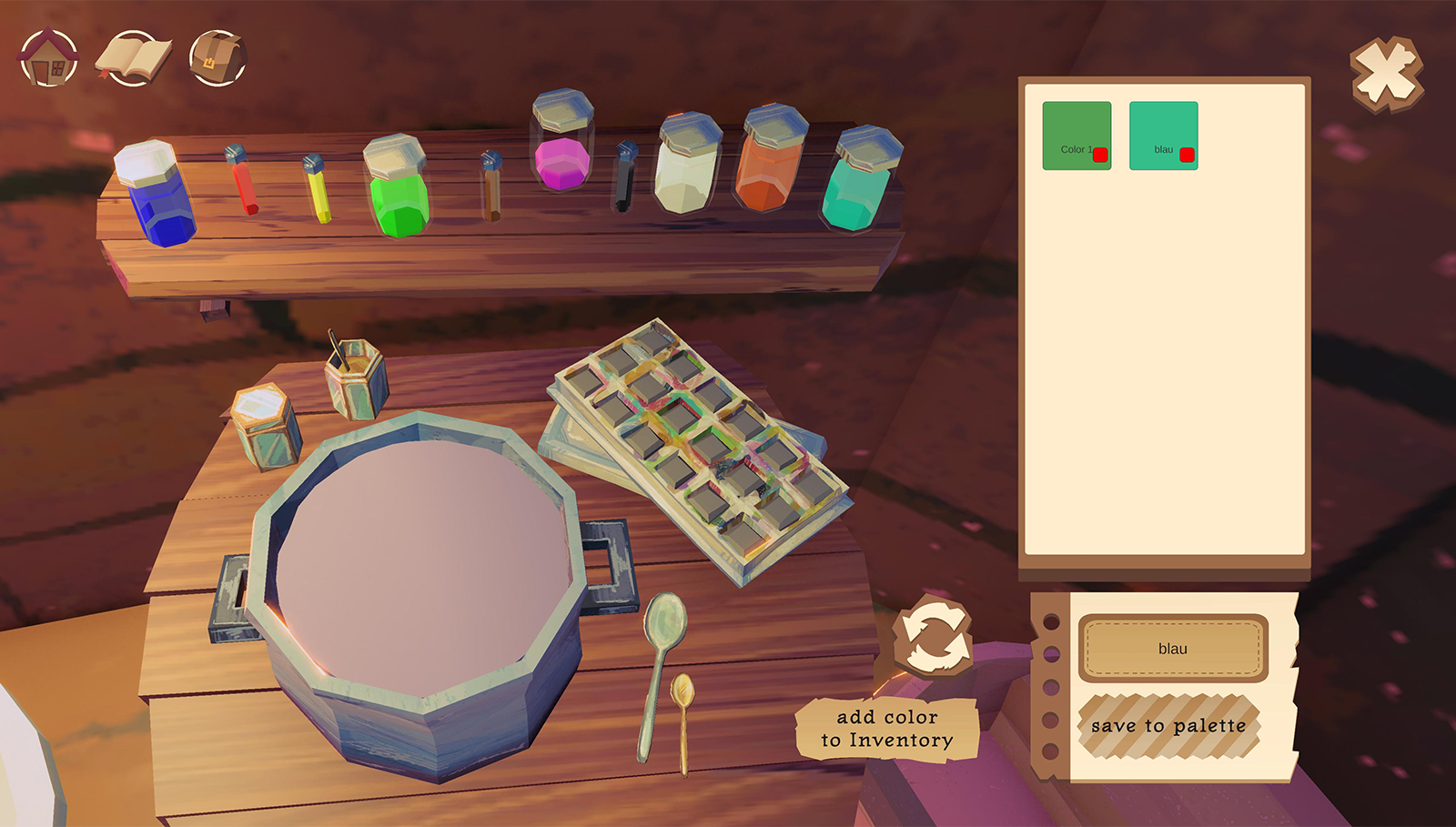Click the red square on 'Color 1' swatch
Viewport: 1456px width, 827px height.
(x=1100, y=155)
